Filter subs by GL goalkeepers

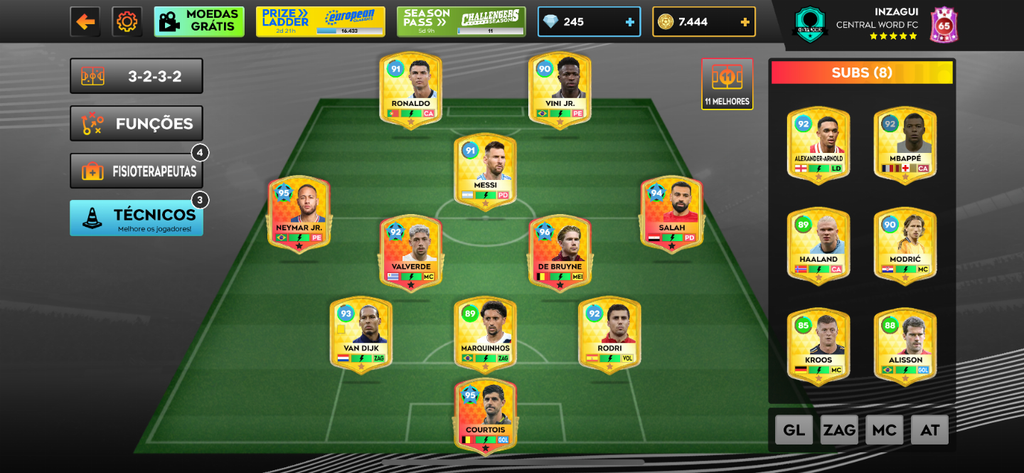click(x=793, y=430)
